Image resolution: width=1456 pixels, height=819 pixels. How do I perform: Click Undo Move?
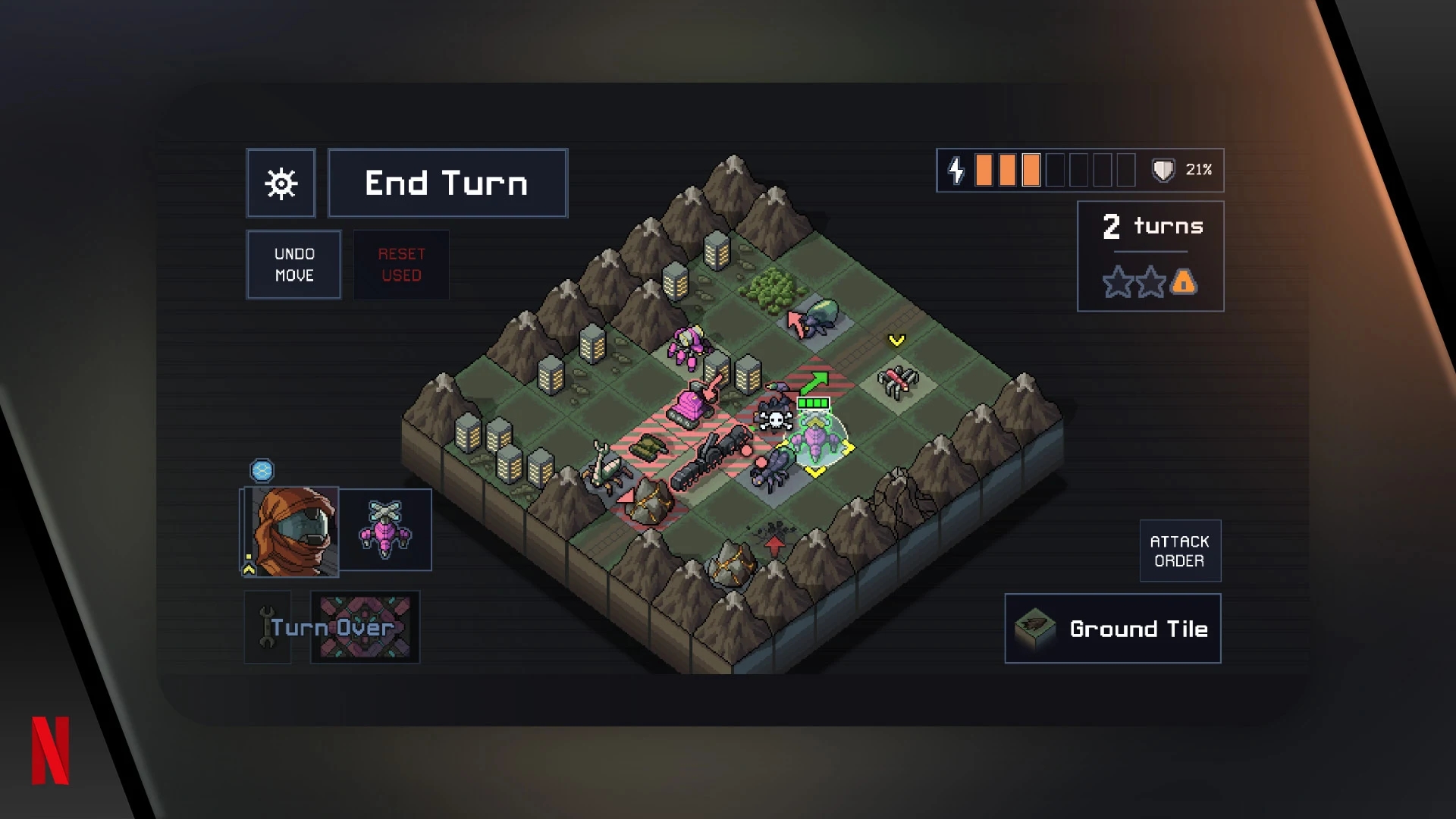293,265
